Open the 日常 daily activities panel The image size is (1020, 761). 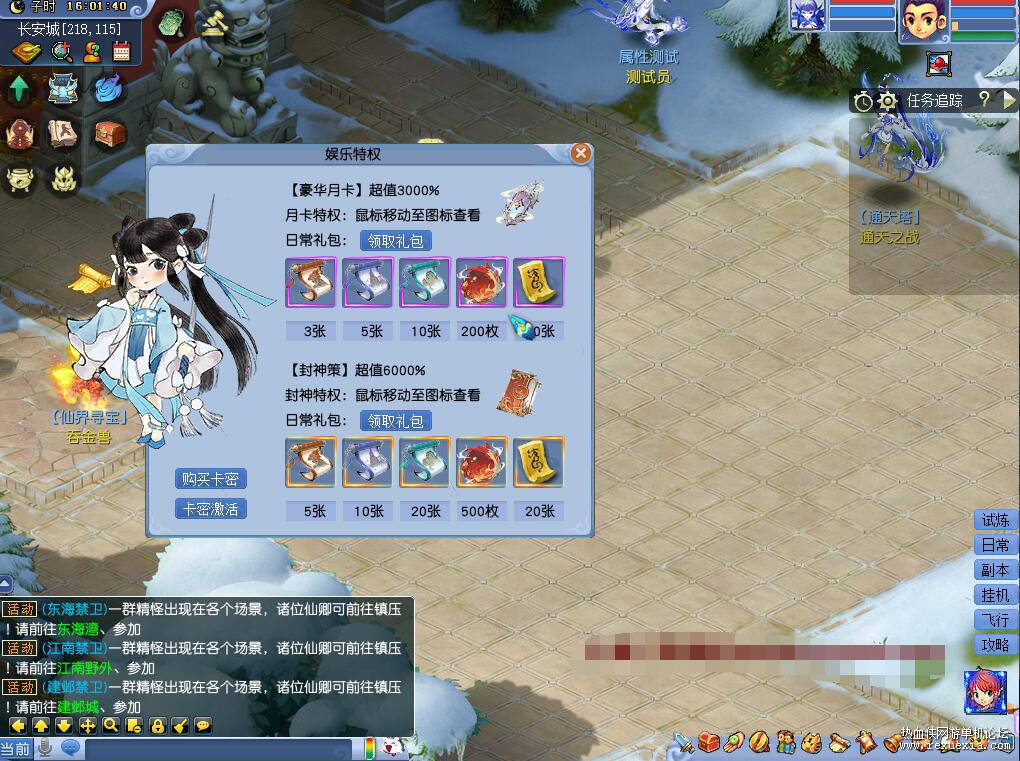(x=995, y=545)
